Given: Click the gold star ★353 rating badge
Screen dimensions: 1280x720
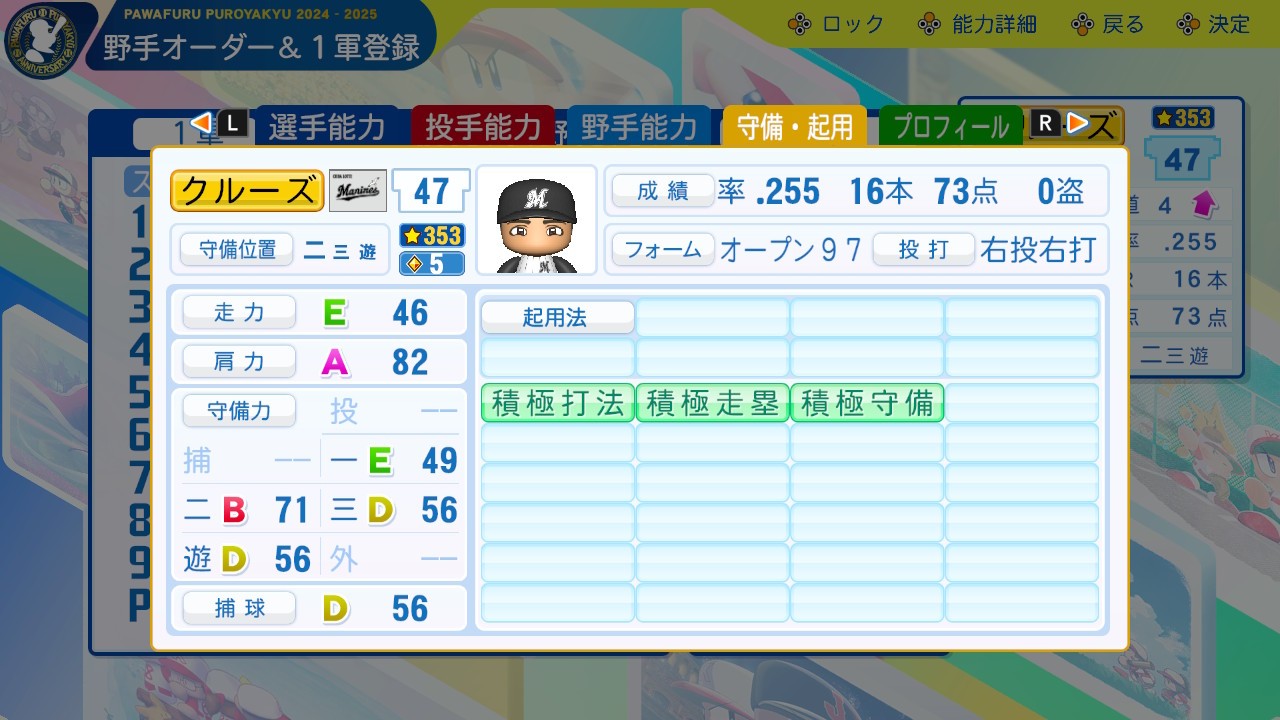Looking at the screenshot, I should coord(430,237).
